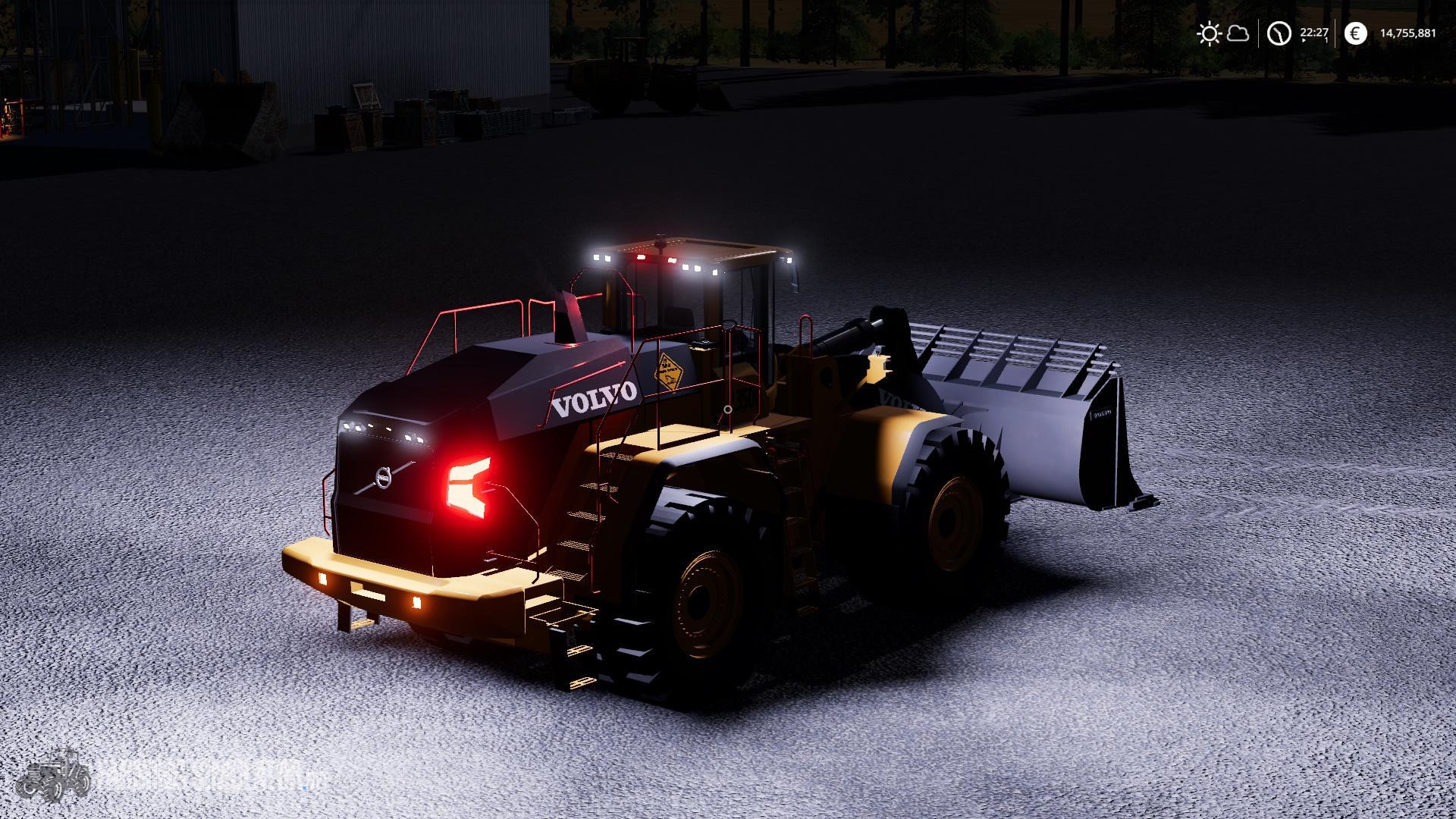The image size is (1456, 819).
Task: Click the money balance 14,755,881
Action: click(1407, 33)
